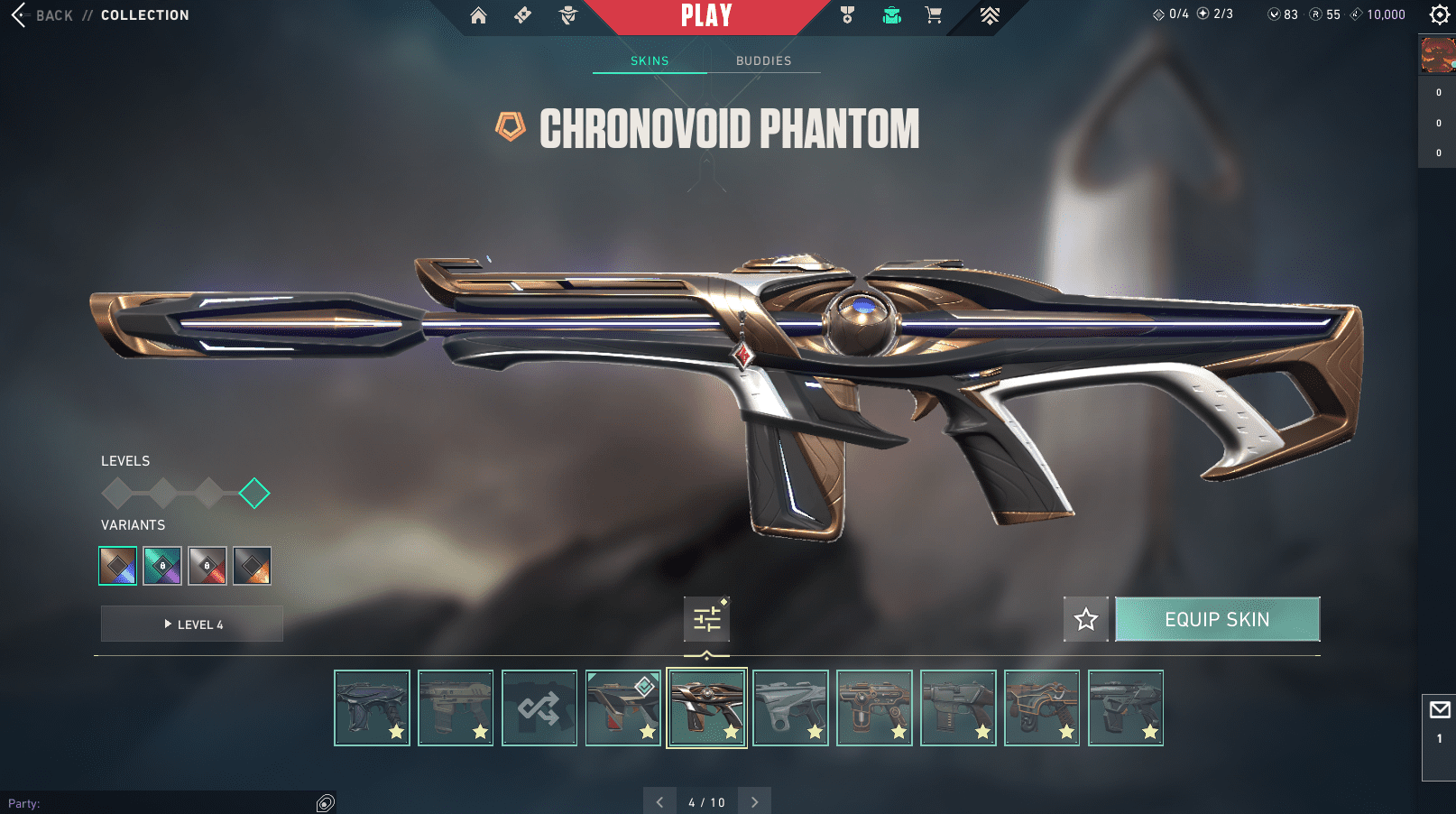Select the highlighted level 4 diamond
Image resolution: width=1456 pixels, height=814 pixels.
click(254, 494)
